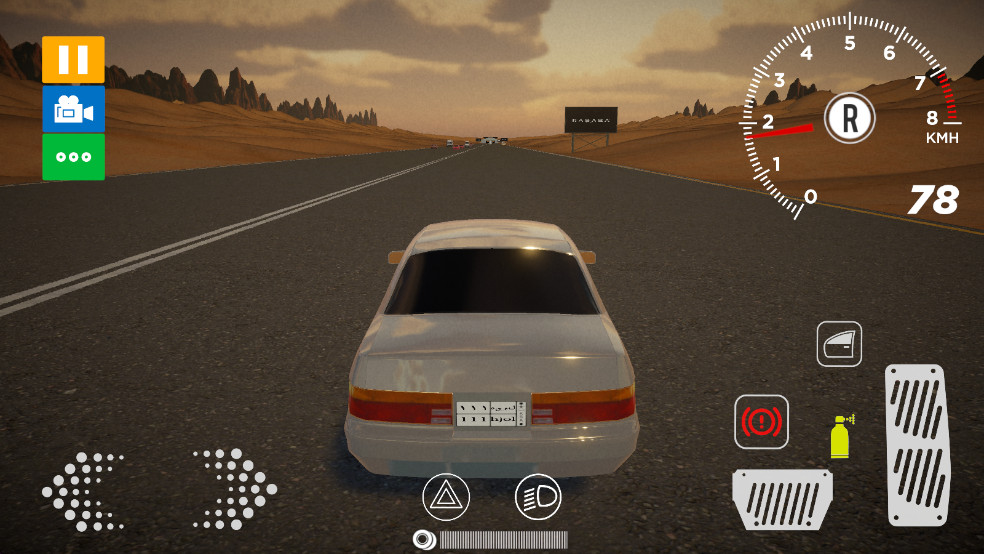Pause the game with the orange button
Viewport: 984px width, 554px height.
click(73, 59)
